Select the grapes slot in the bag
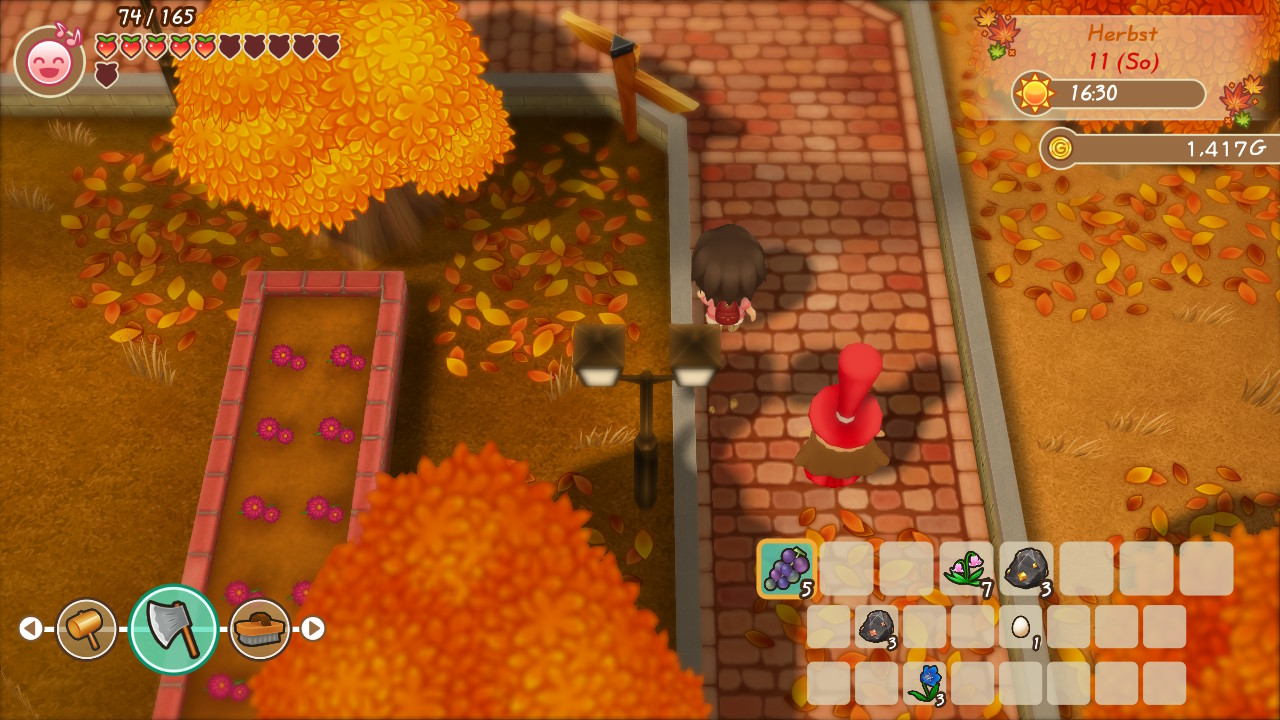Image resolution: width=1280 pixels, height=720 pixels. click(x=787, y=568)
